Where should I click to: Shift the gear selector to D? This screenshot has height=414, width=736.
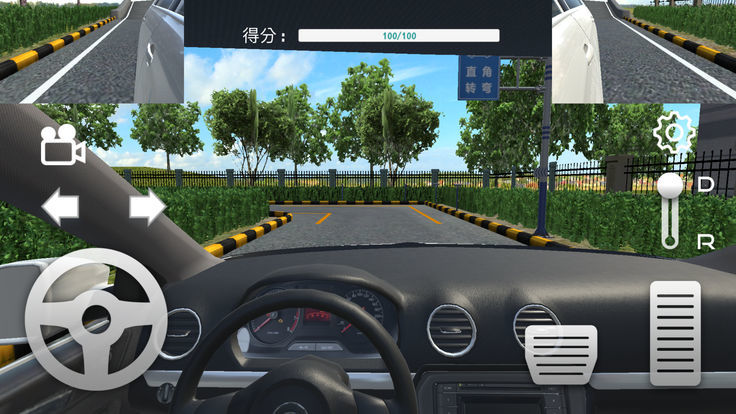(x=705, y=185)
